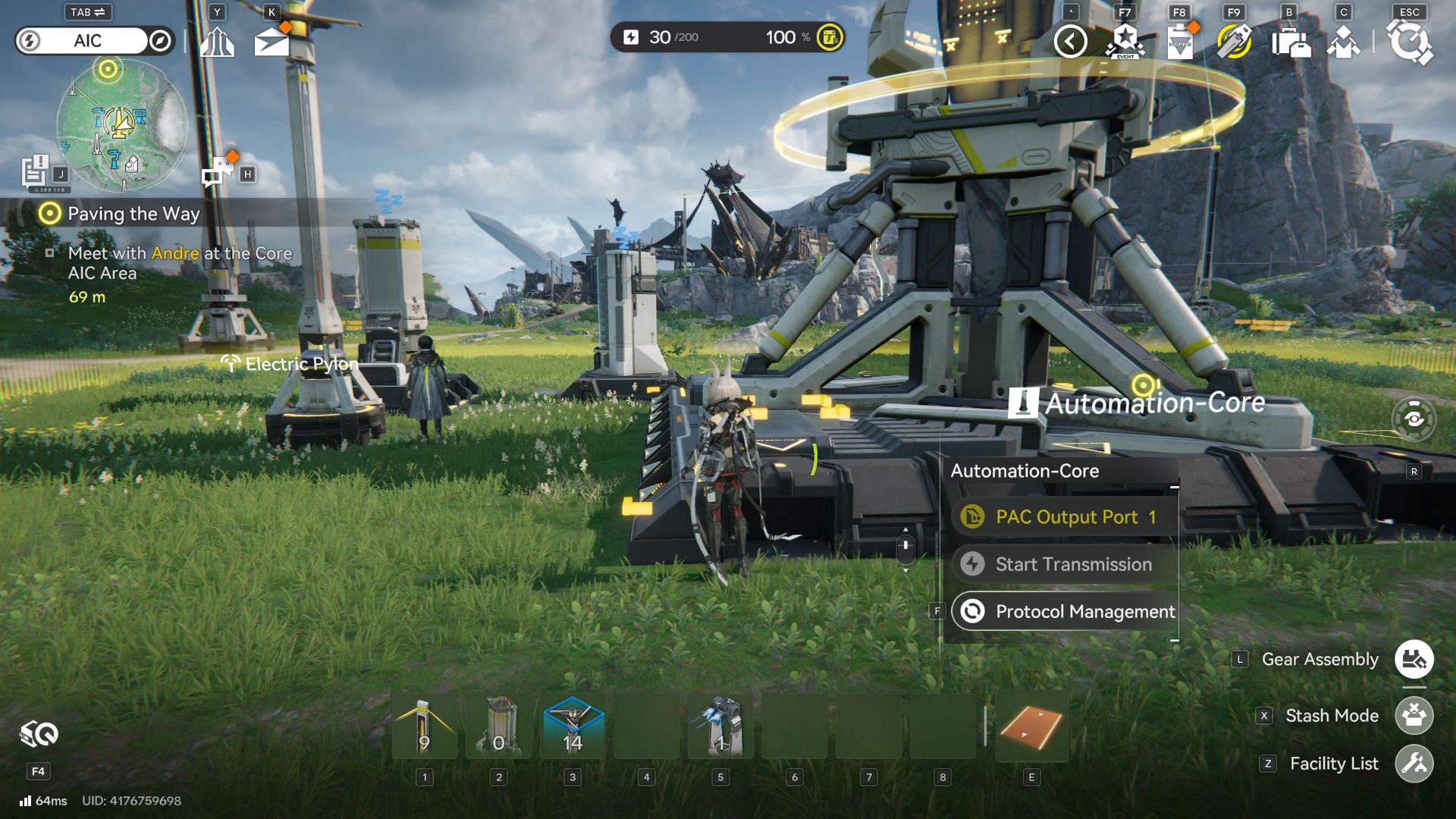Open the mail inbox icon
The width and height of the screenshot is (1456, 819).
(x=271, y=42)
